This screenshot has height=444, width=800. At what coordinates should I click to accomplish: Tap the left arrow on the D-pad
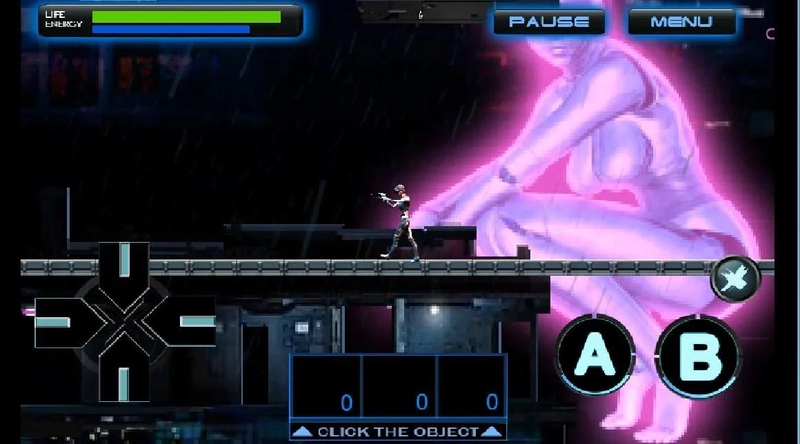click(x=60, y=323)
